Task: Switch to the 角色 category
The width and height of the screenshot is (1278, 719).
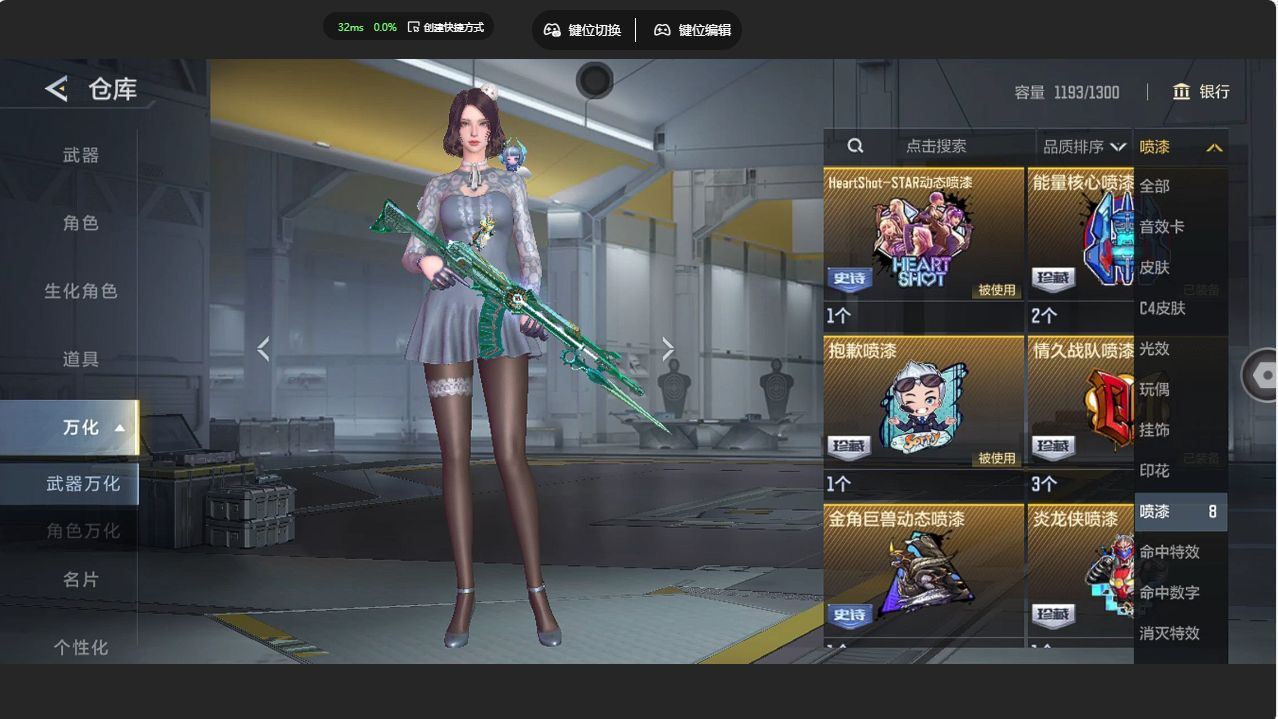Action: tap(81, 223)
